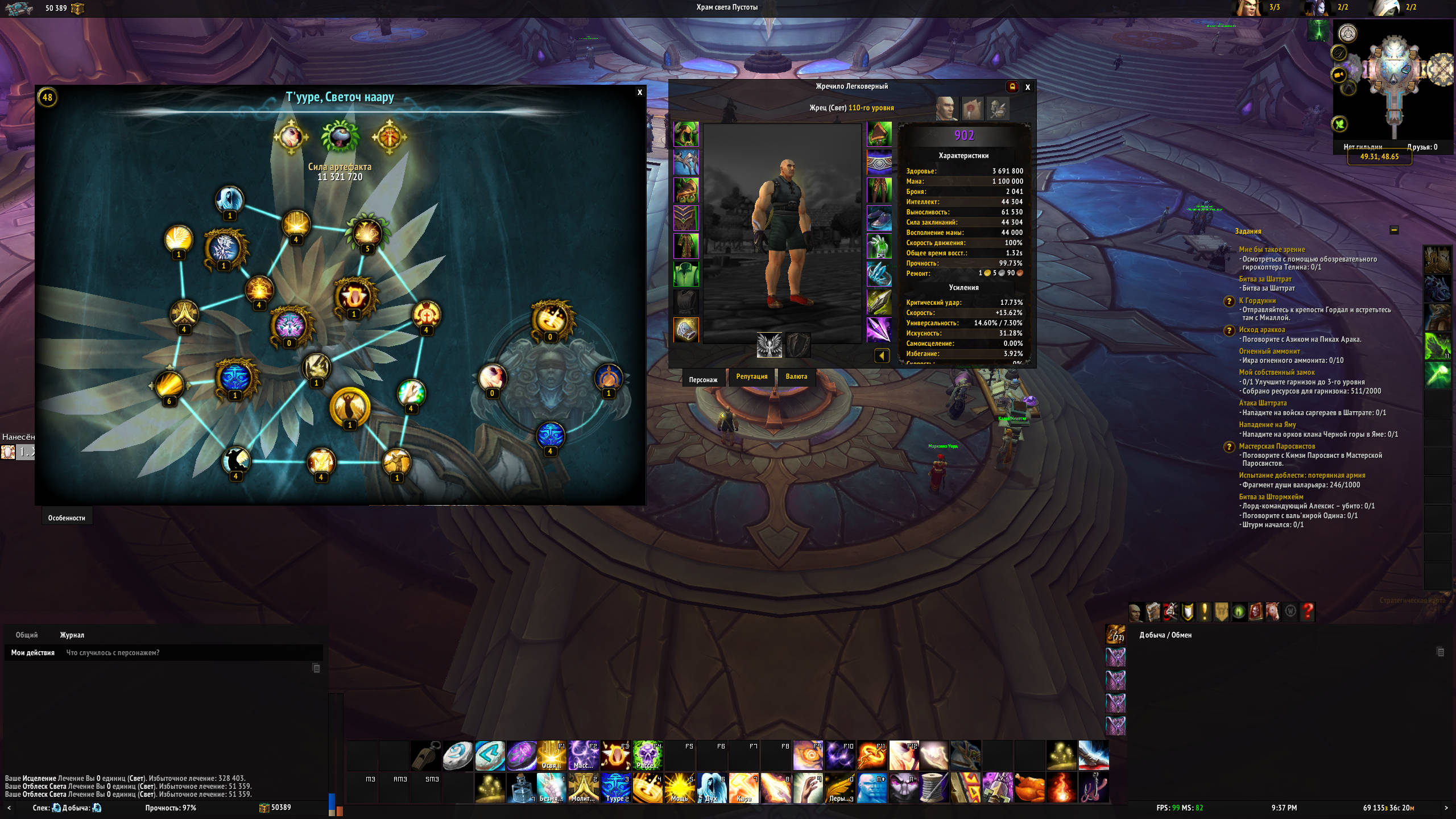The image size is (1456, 819).
Task: Close the character sheet window
Action: coord(1028,88)
